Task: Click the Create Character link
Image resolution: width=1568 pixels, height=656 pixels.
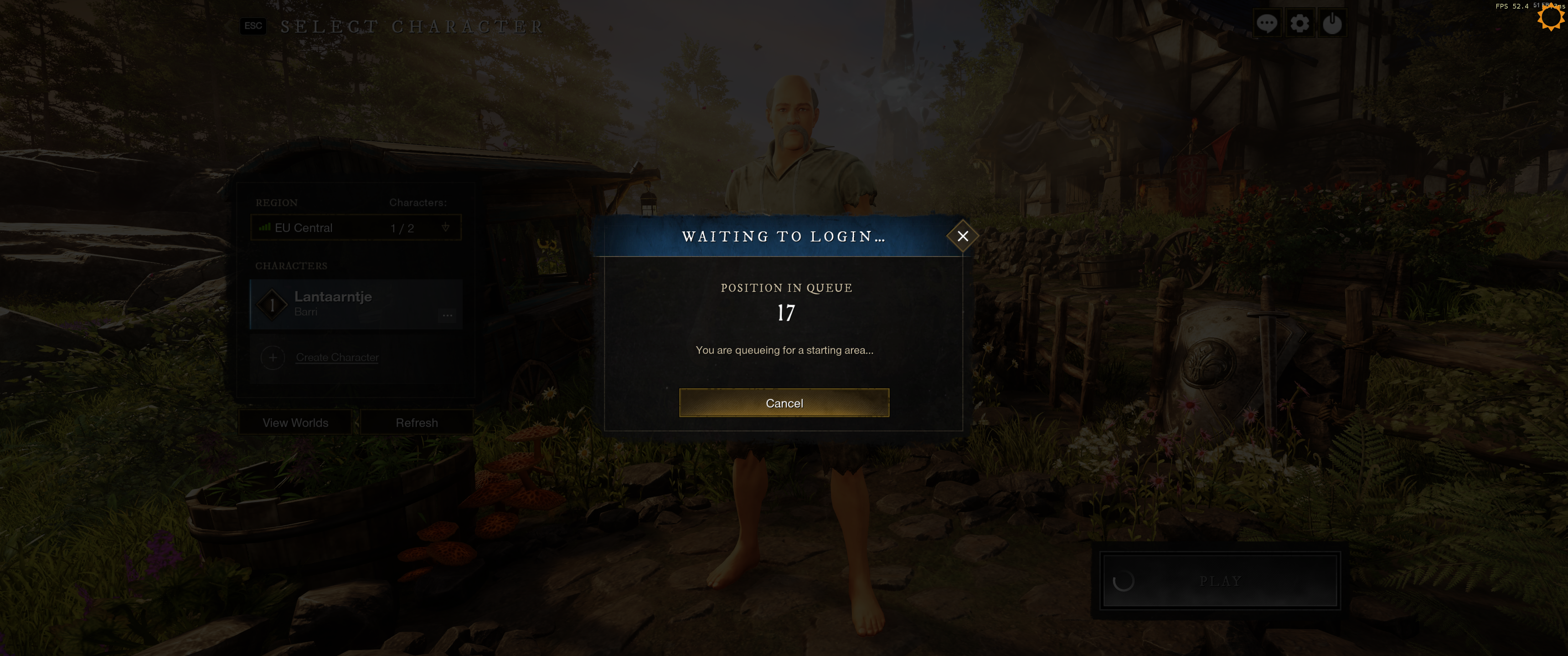Action: point(337,357)
